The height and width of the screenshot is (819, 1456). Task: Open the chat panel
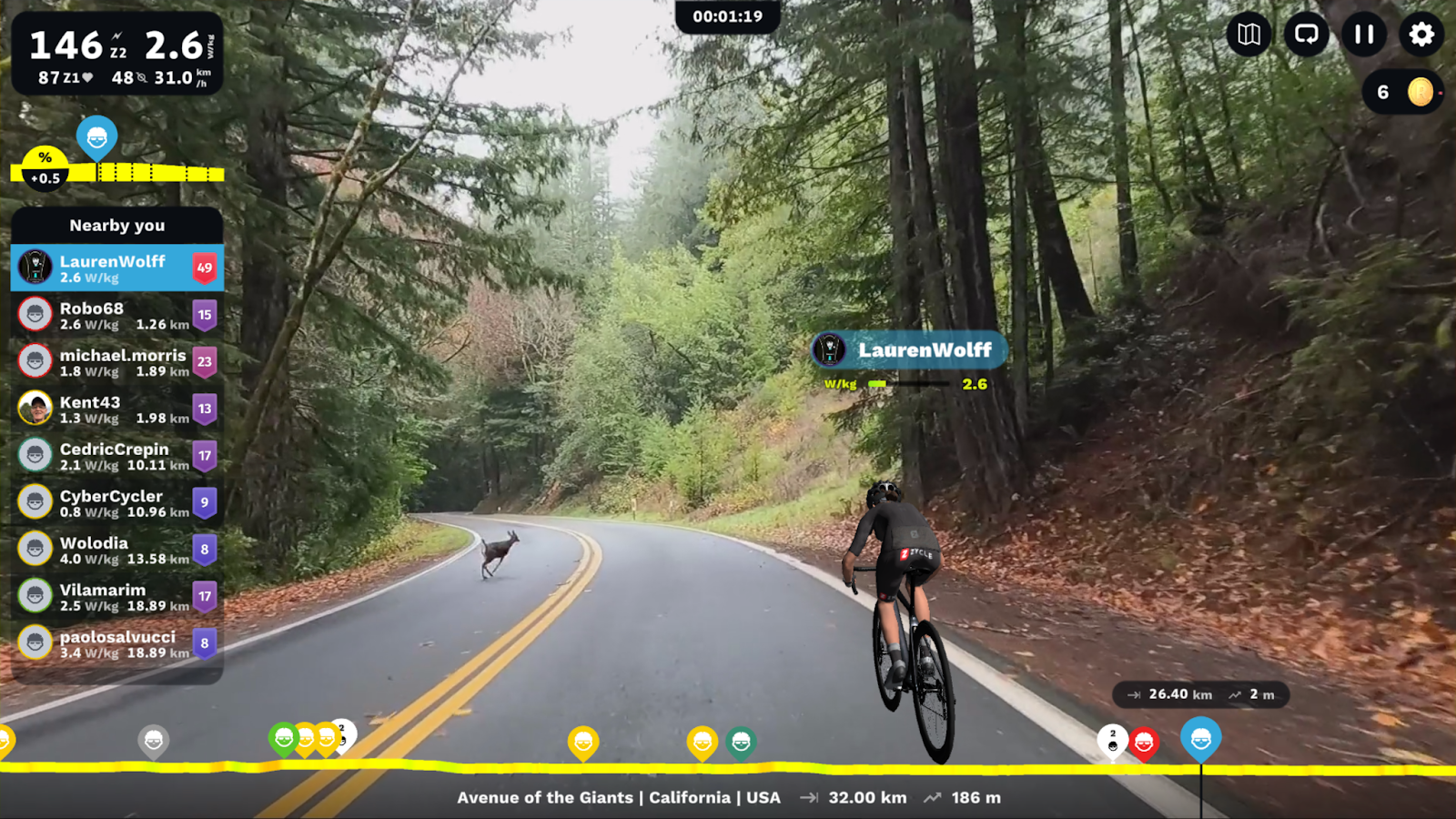tap(1306, 35)
